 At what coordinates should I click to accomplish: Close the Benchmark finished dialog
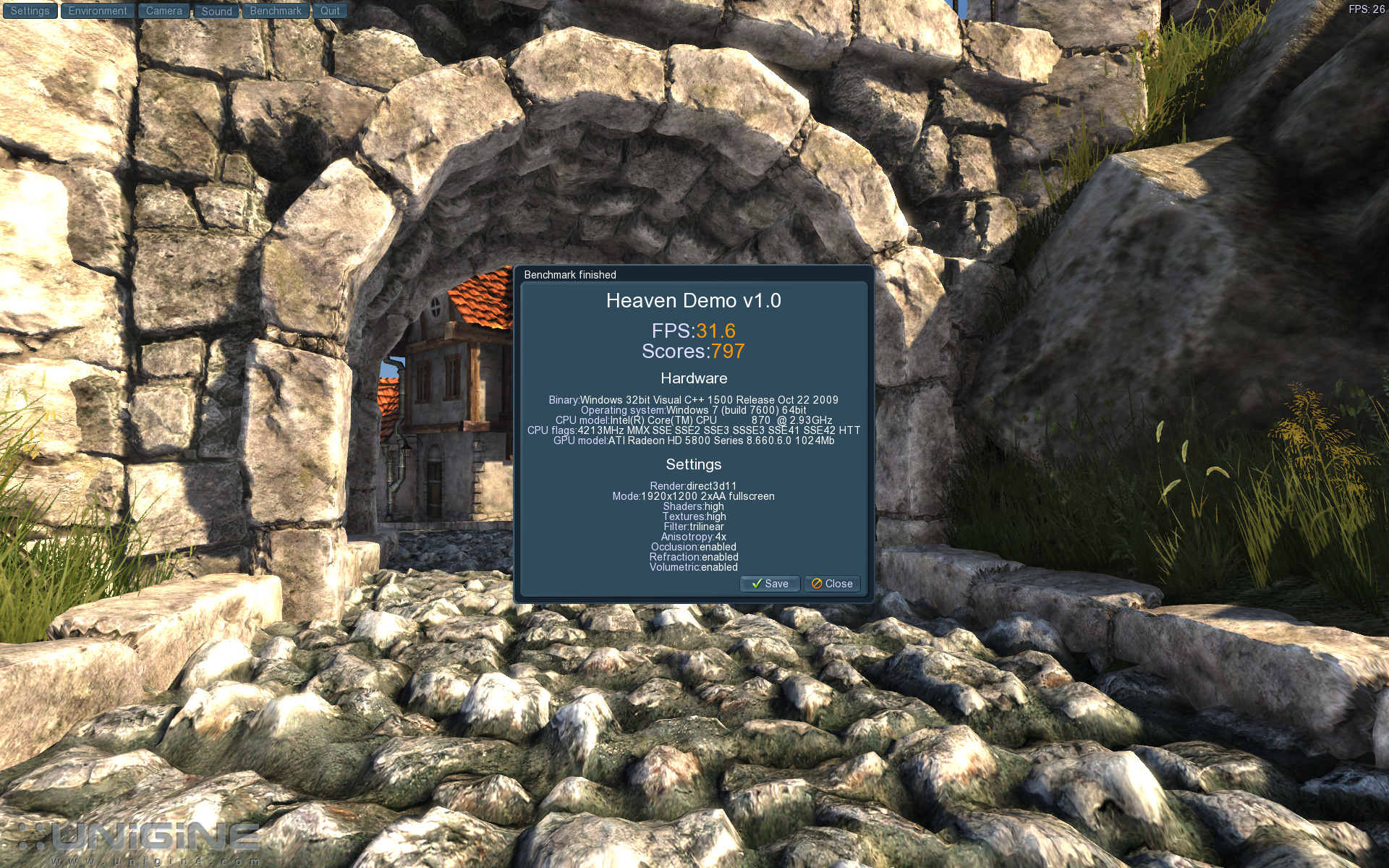[x=832, y=584]
